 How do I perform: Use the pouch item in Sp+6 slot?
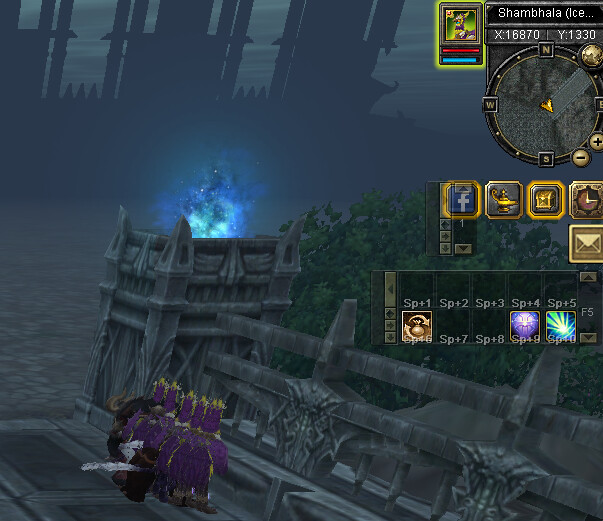[x=416, y=325]
